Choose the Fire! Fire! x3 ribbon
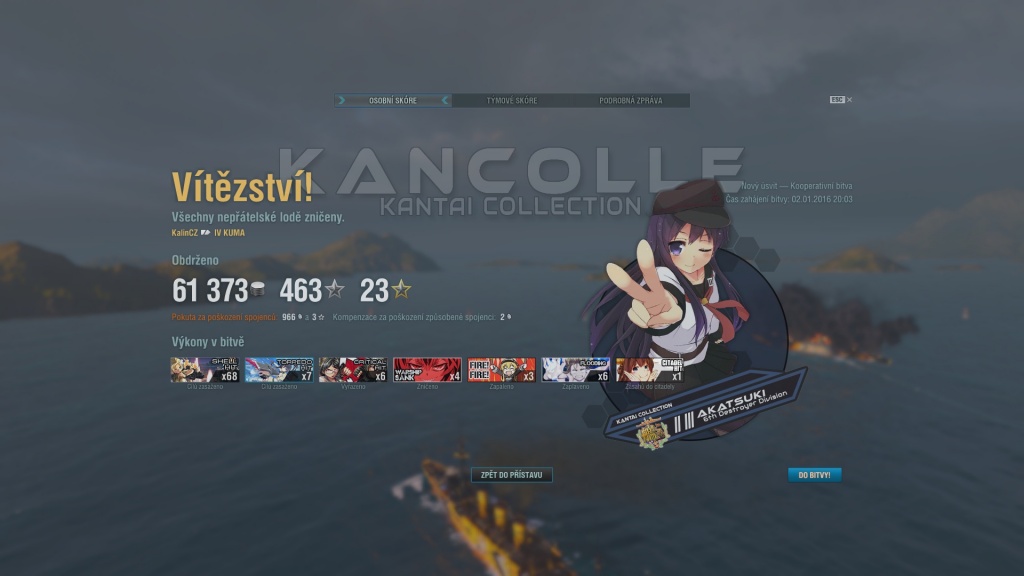Screen dimensions: 1024x576 (x=501, y=370)
